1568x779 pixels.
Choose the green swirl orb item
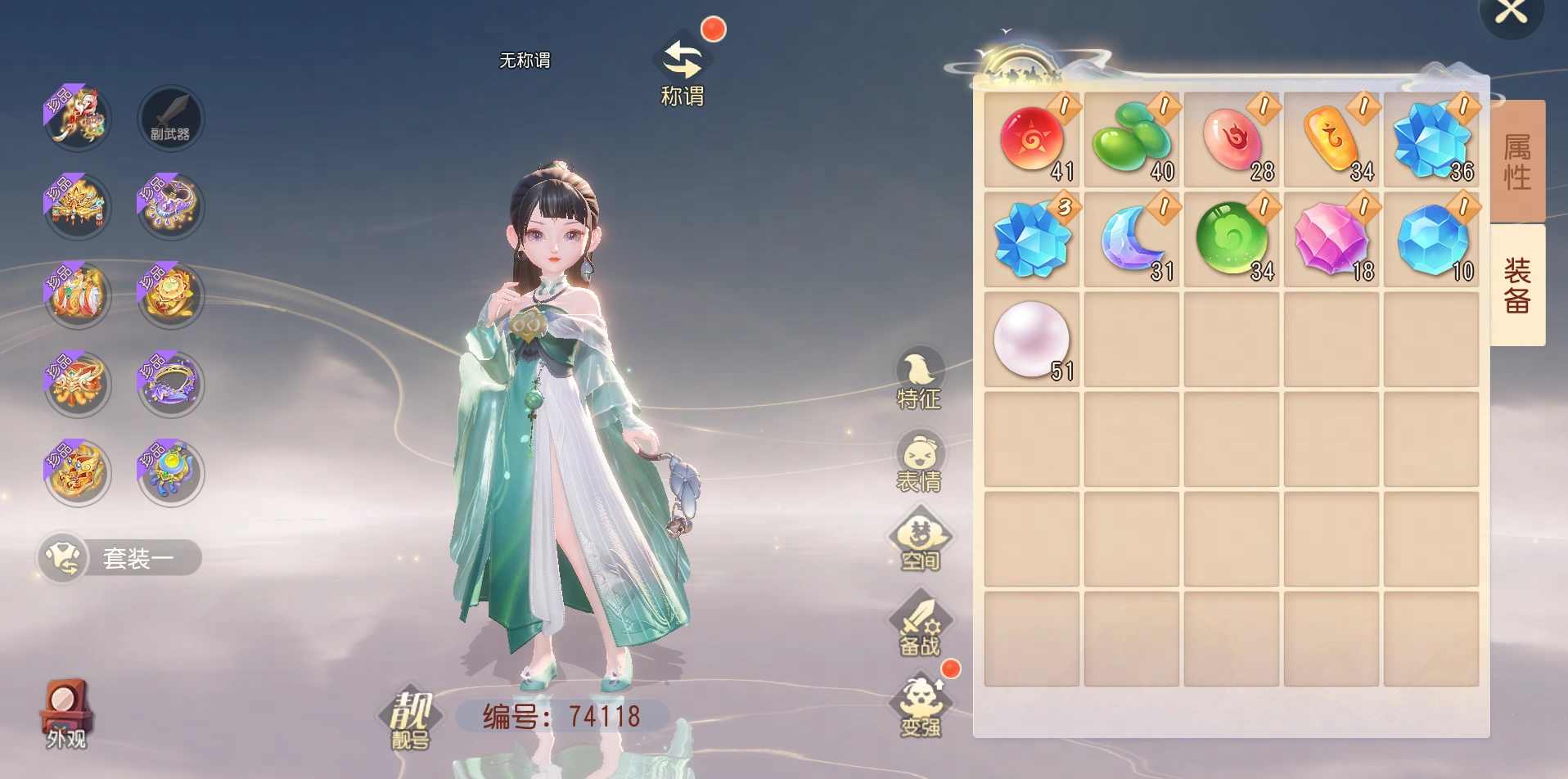pos(1232,239)
